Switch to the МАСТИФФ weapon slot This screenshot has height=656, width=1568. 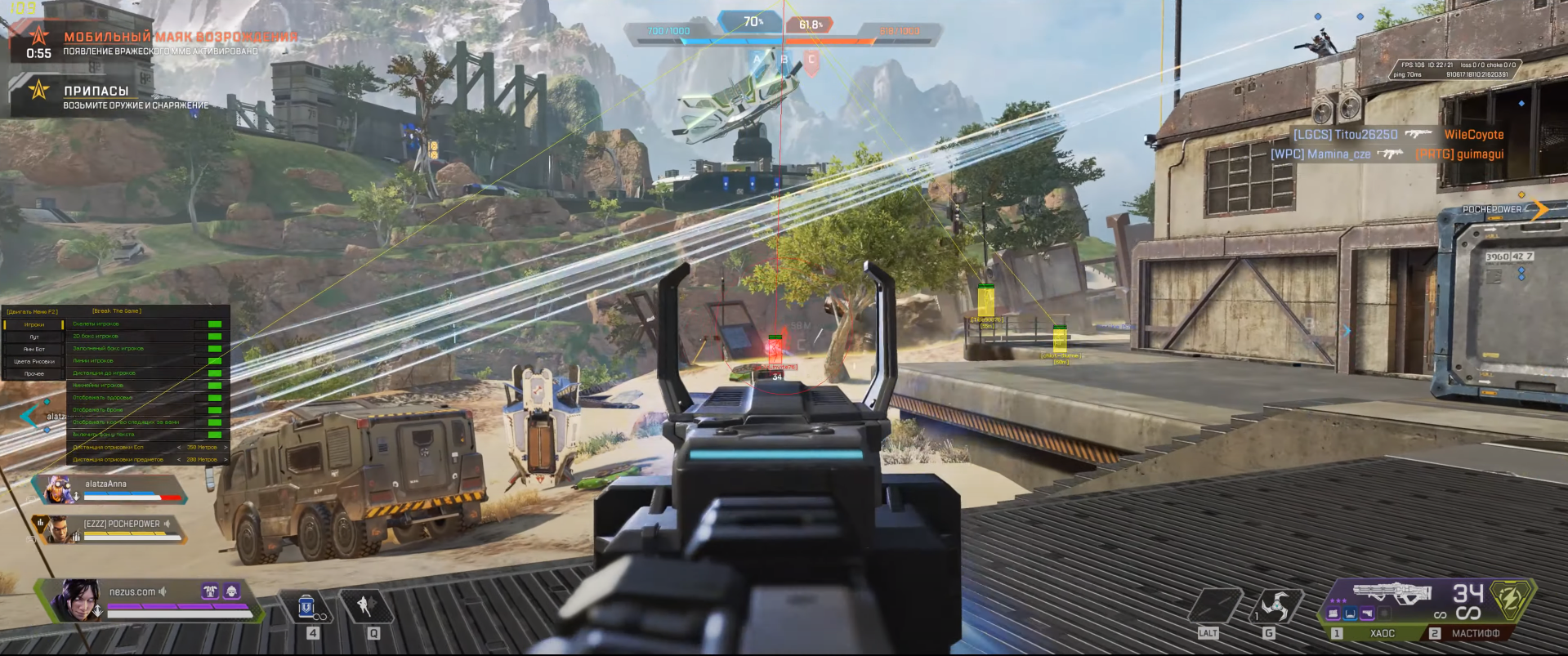1475,633
